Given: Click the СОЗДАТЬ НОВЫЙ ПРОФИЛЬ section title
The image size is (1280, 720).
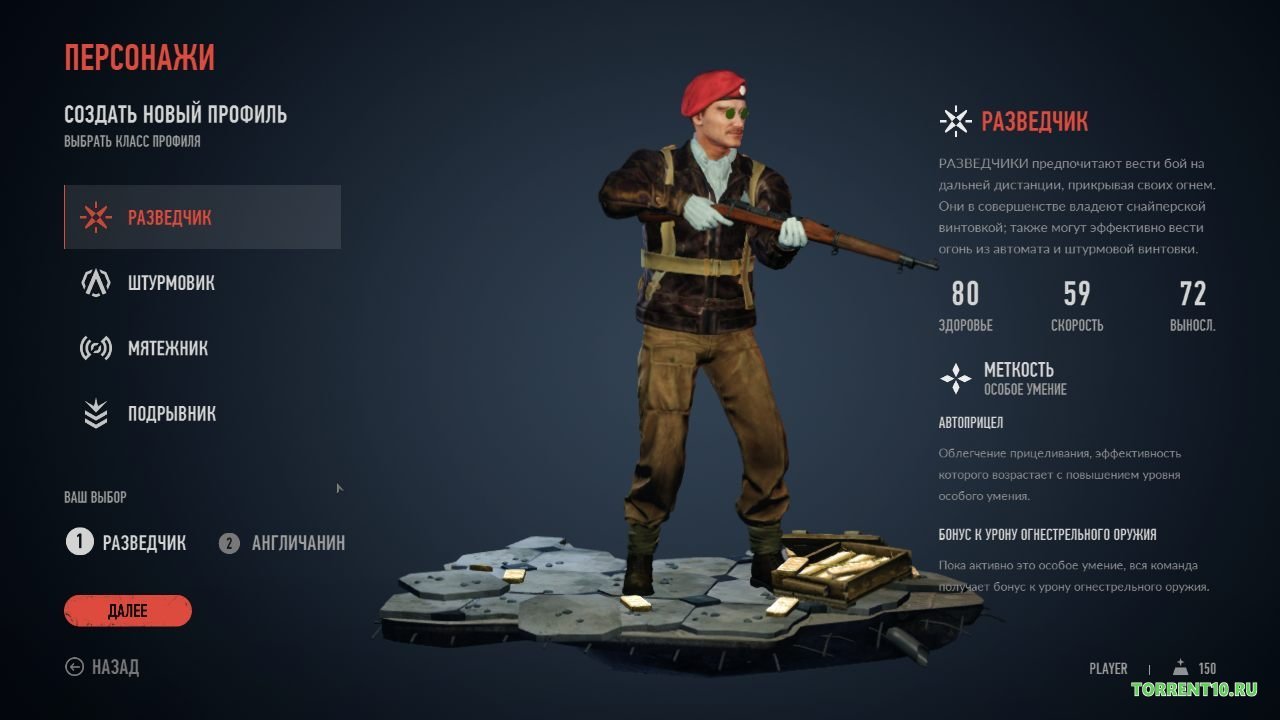Looking at the screenshot, I should (x=174, y=114).
